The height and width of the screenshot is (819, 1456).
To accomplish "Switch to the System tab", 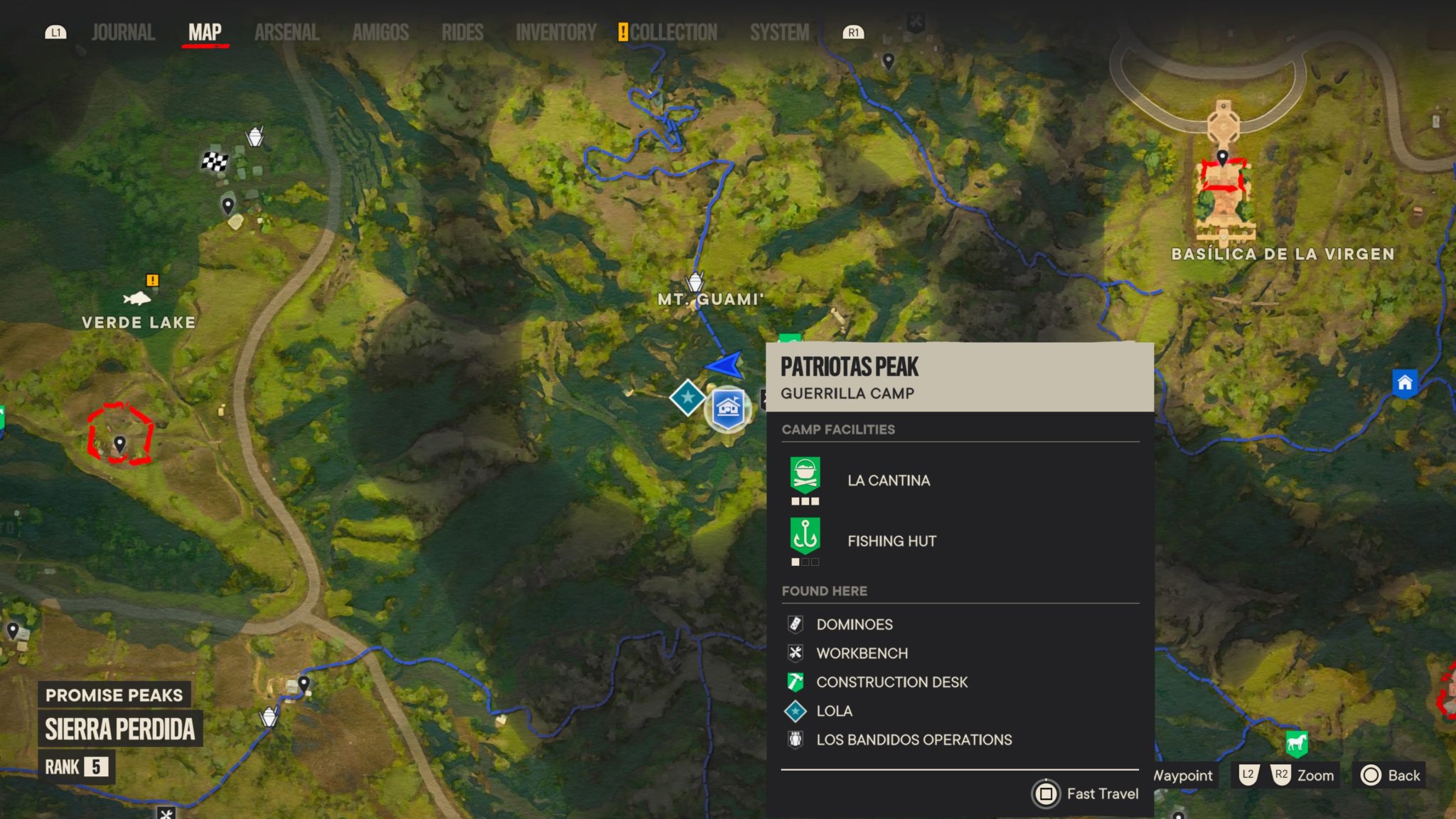I will coord(779,33).
